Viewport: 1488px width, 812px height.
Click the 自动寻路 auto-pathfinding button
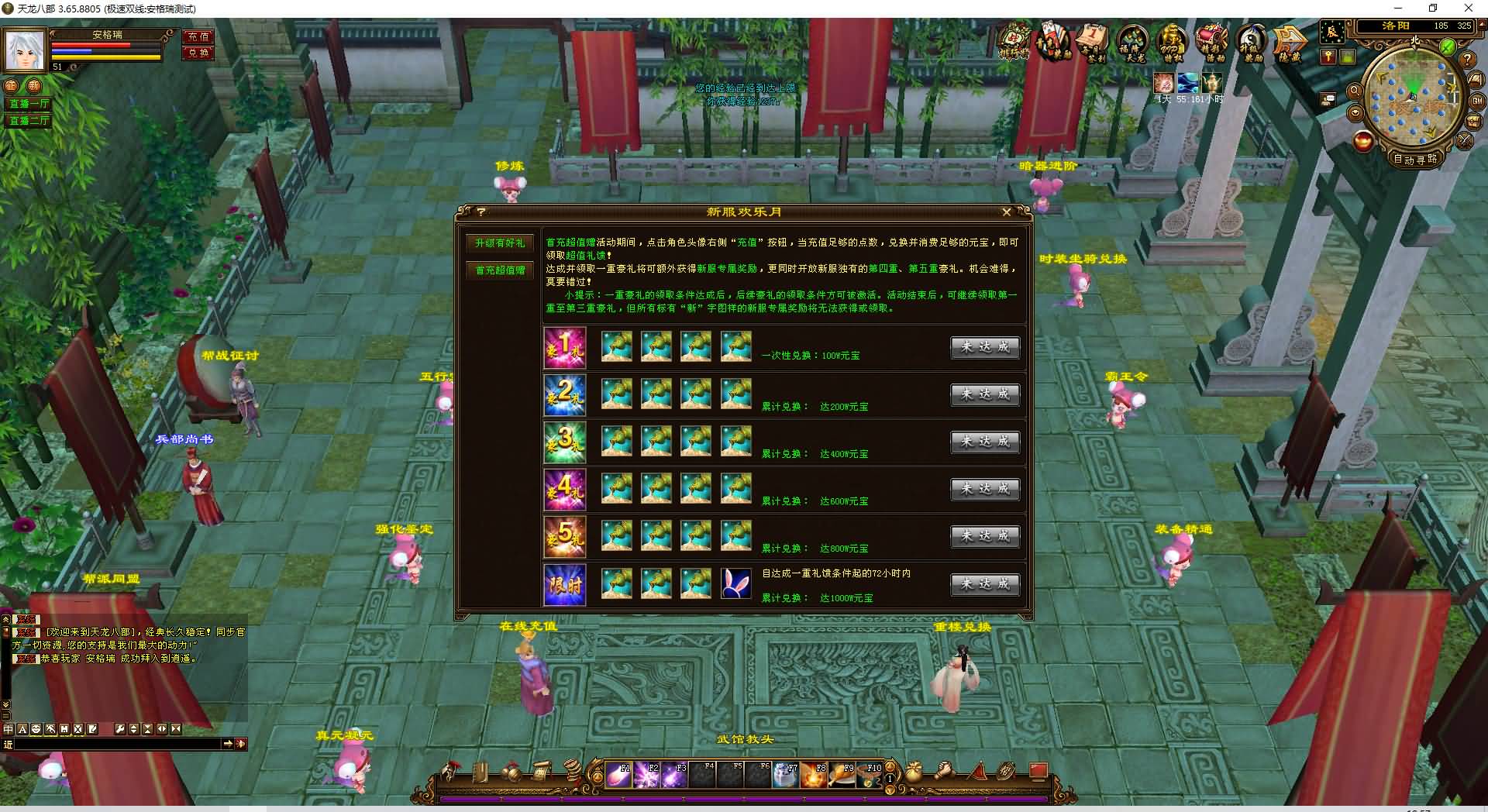click(x=1415, y=159)
